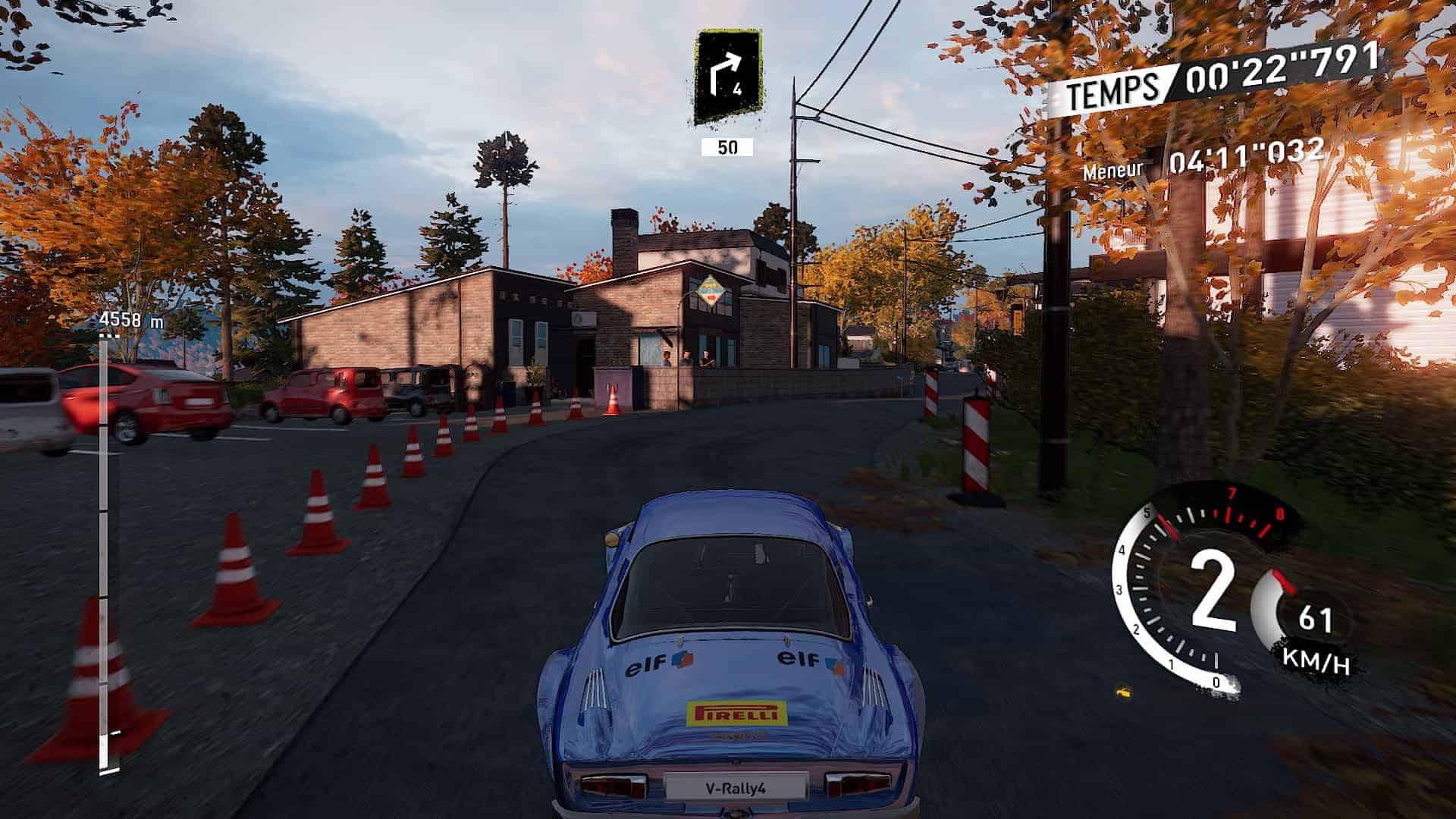The width and height of the screenshot is (1456, 819).
Task: Click the right turn 4 pace note icon
Action: pyautogui.click(x=728, y=77)
